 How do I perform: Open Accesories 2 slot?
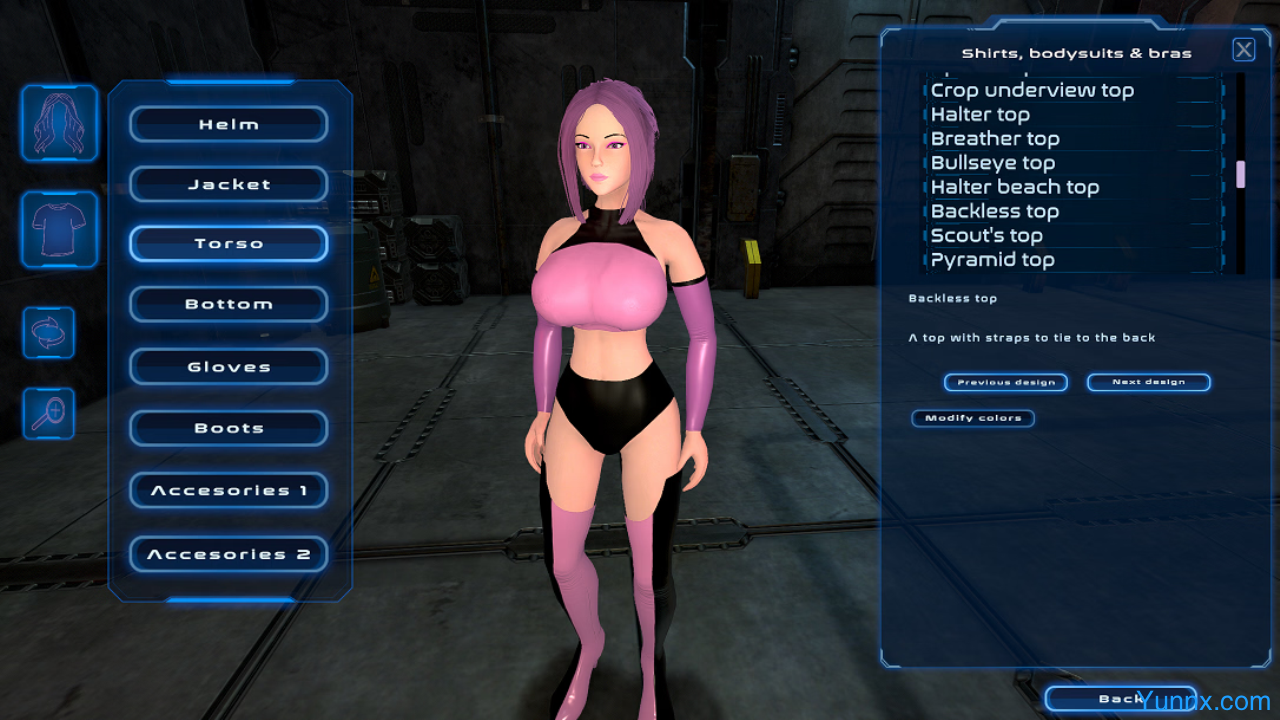tap(229, 554)
